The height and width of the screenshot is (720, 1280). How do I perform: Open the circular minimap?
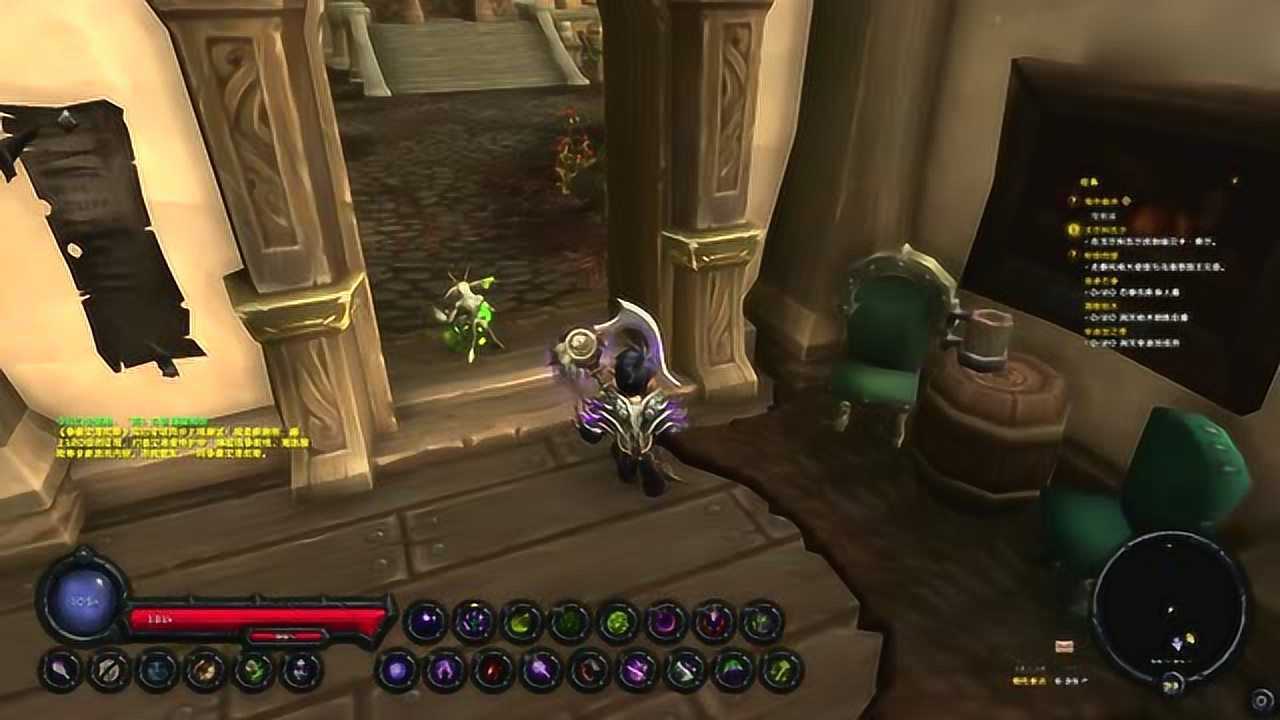[1169, 604]
